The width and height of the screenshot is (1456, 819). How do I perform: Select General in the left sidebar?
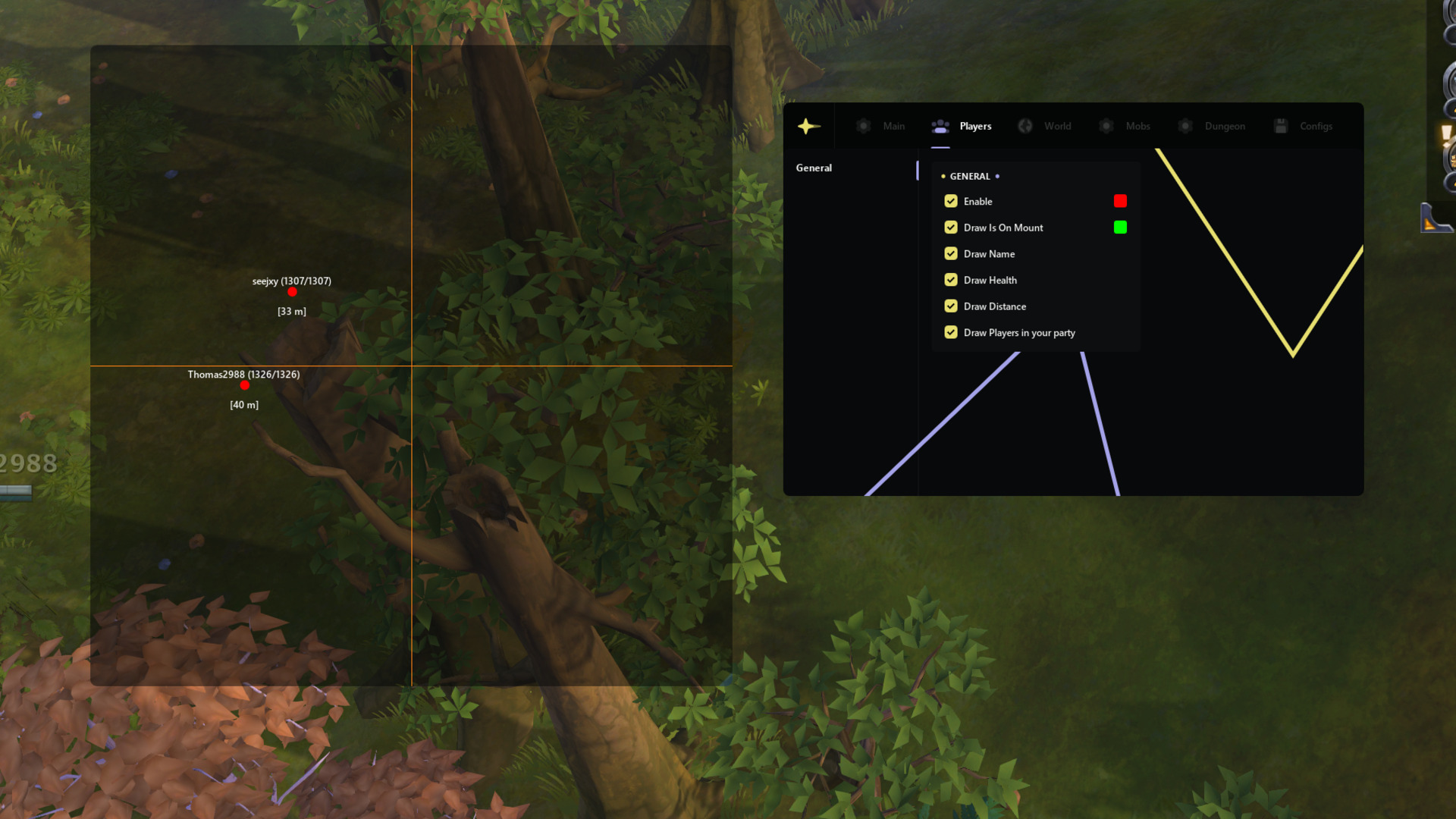click(x=813, y=168)
